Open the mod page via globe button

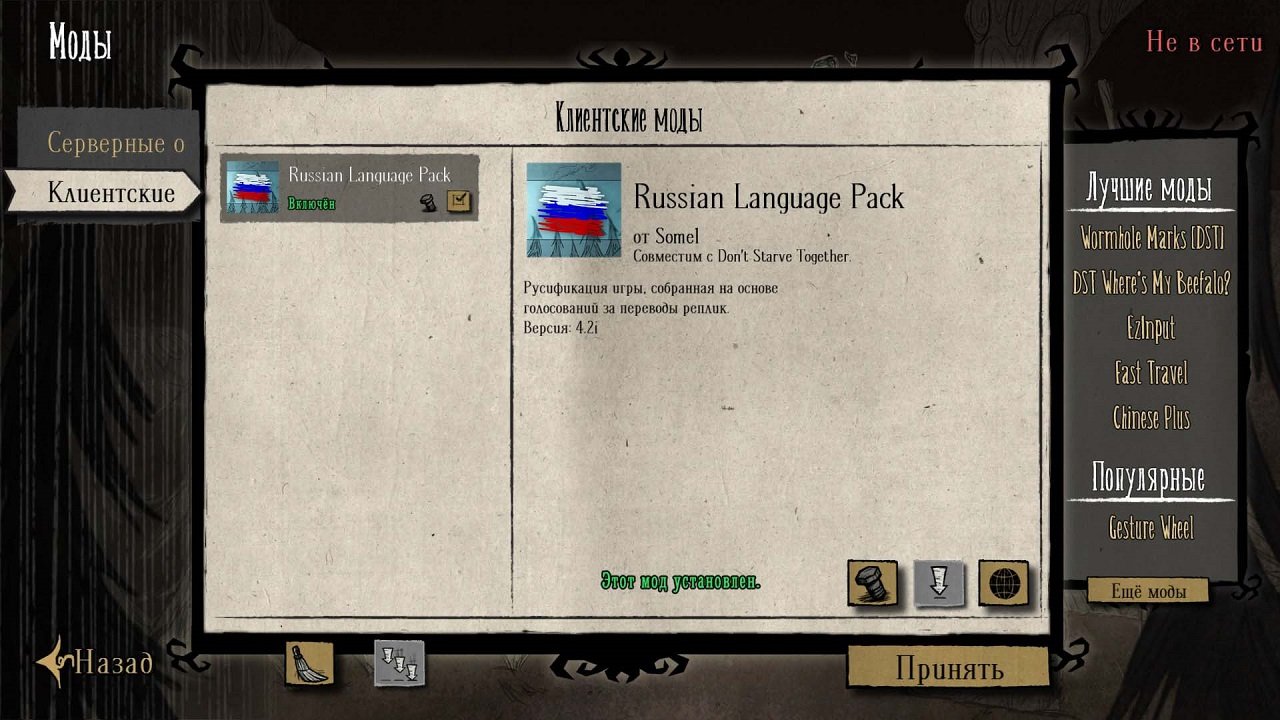click(1003, 583)
